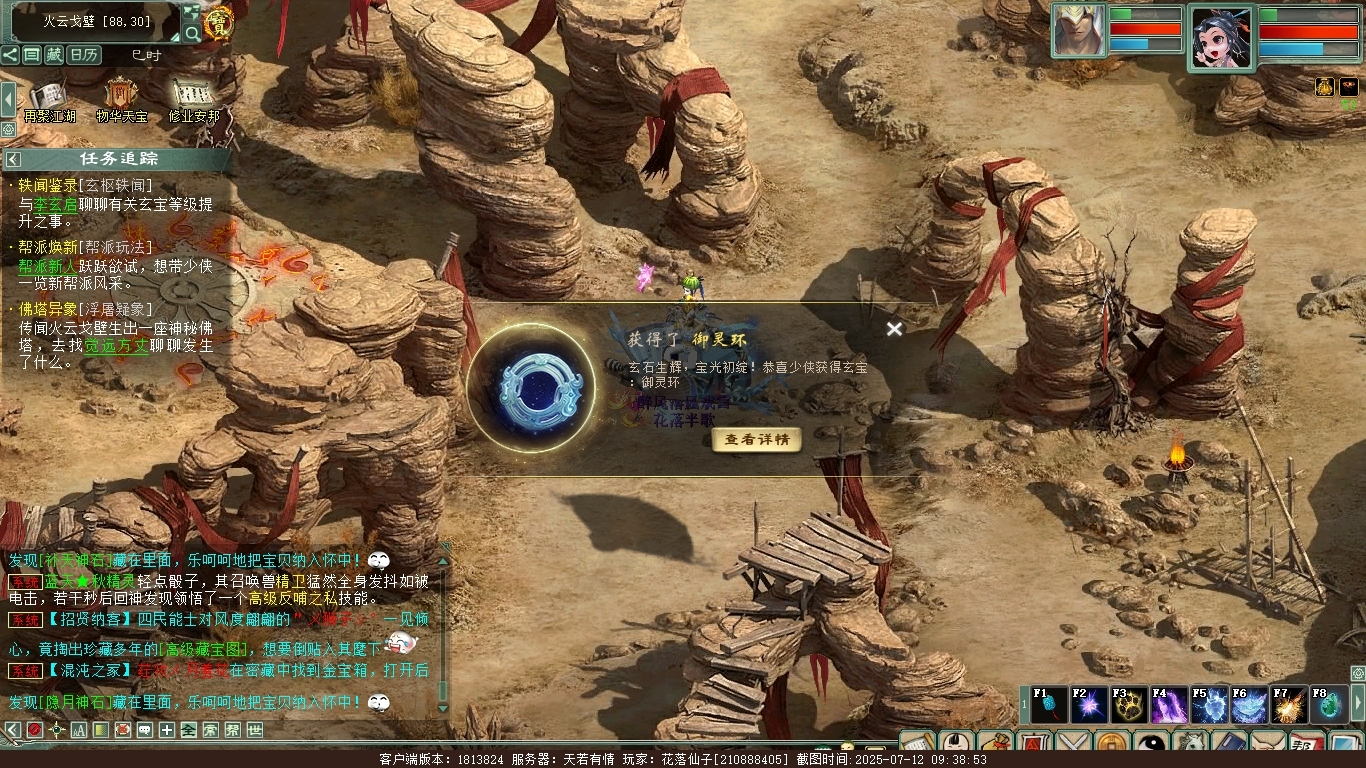The image size is (1366, 768).
Task: Close the 御灵环 reward popup
Action: tap(894, 329)
